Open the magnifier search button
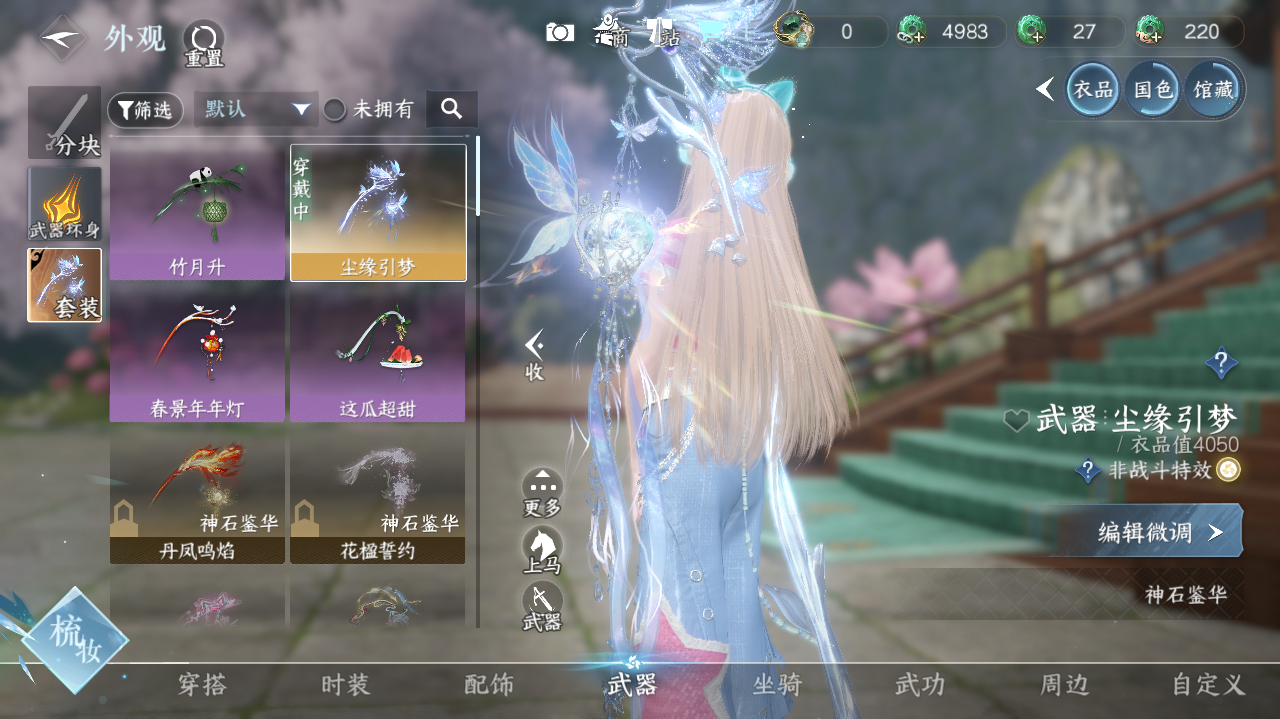1280x719 pixels. 451,109
